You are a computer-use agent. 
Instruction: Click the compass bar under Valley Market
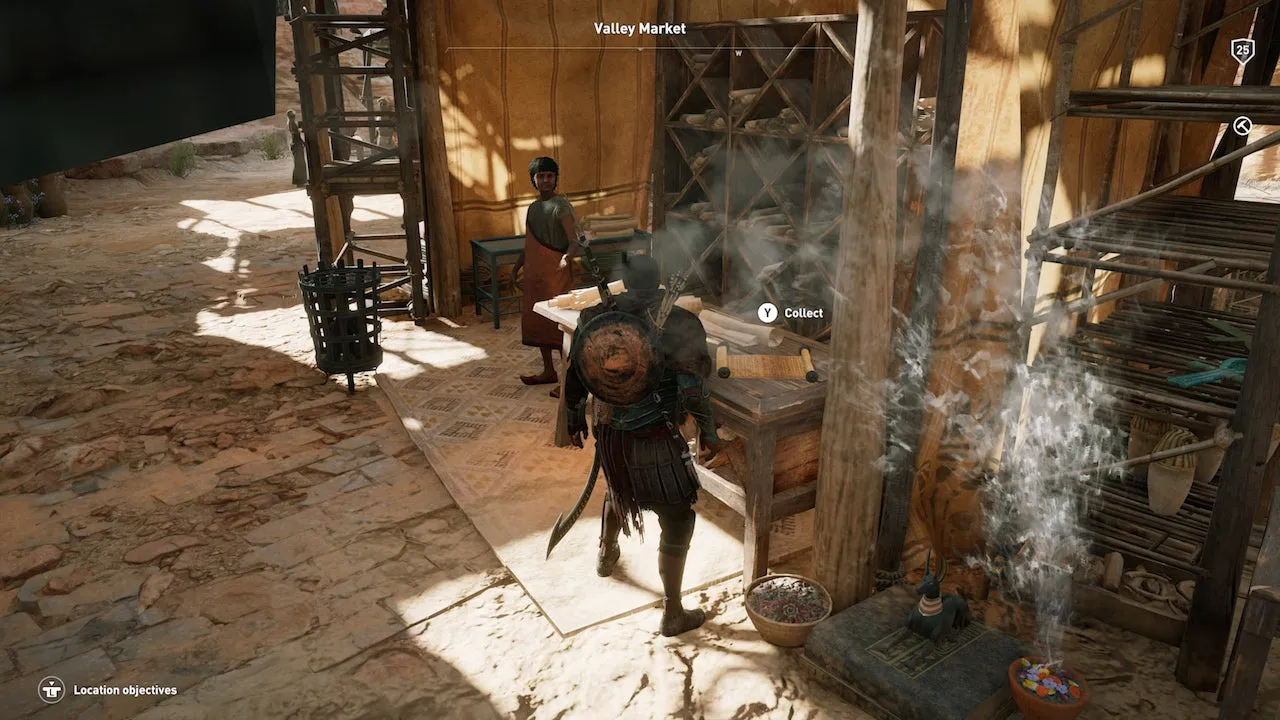coord(640,49)
